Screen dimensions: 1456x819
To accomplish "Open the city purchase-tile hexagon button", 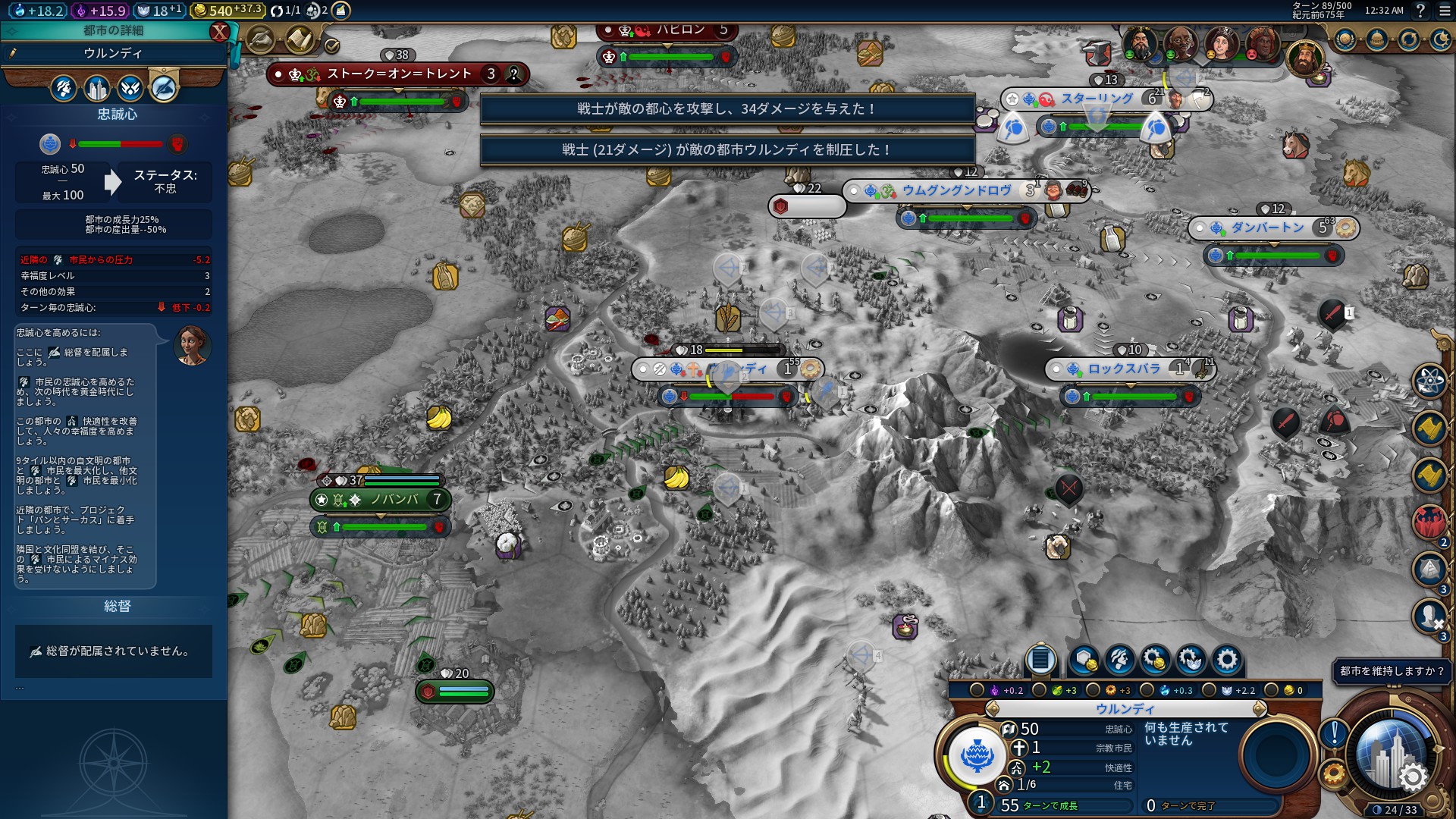I will (x=1084, y=660).
